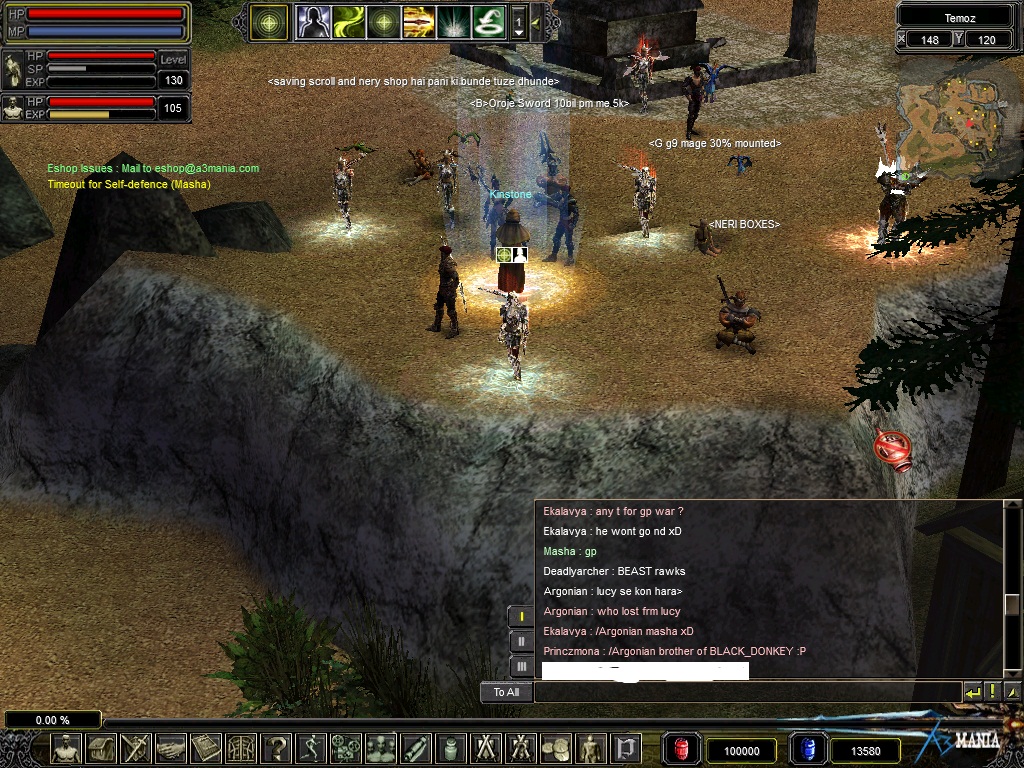Trigger the white light burst skill
The height and width of the screenshot is (768, 1024).
pos(453,21)
